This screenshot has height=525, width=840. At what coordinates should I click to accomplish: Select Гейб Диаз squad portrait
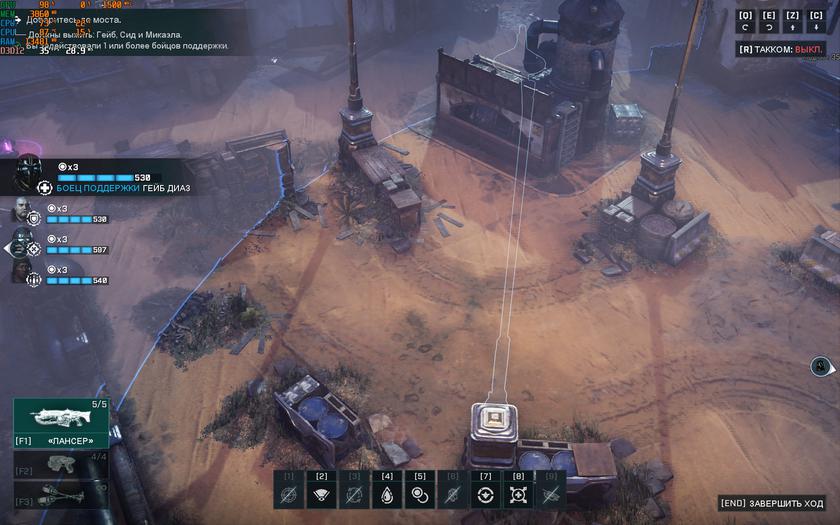[x=28, y=174]
